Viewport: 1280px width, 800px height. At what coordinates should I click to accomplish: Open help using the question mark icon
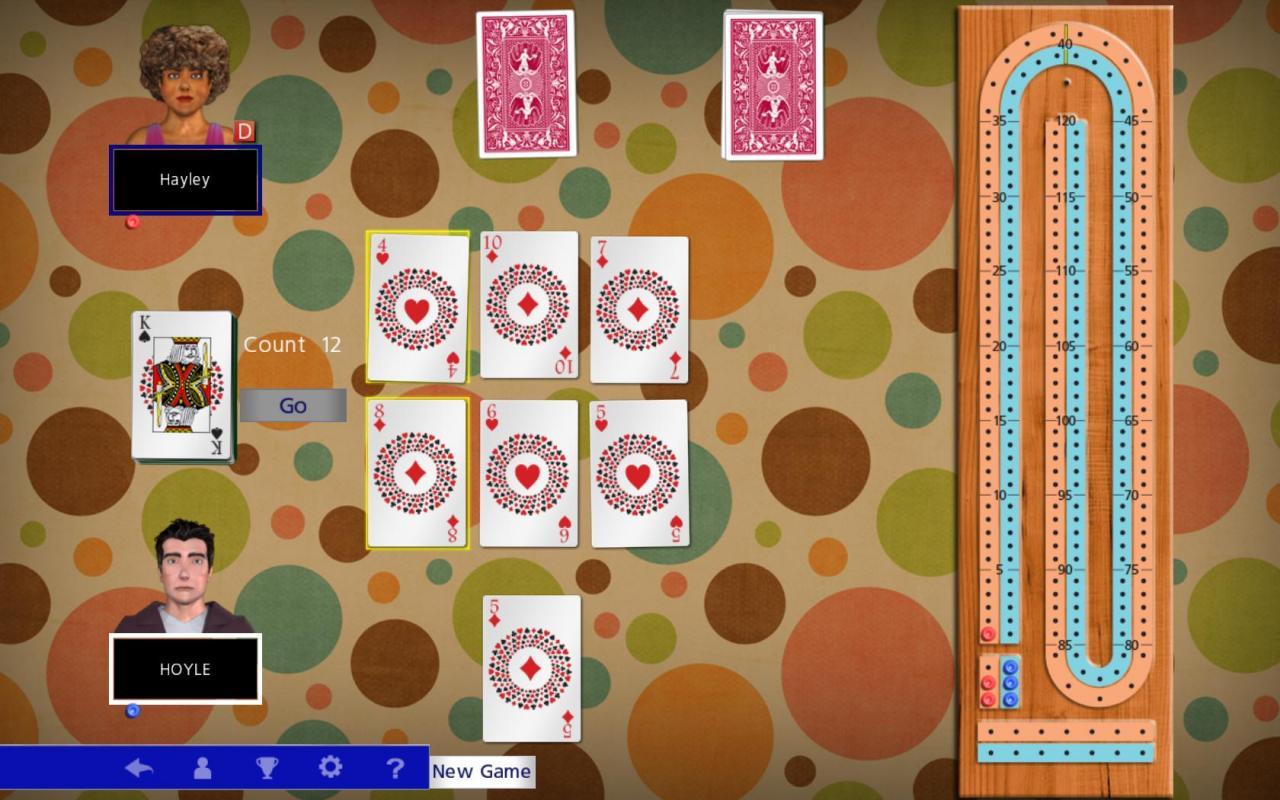pyautogui.click(x=395, y=768)
